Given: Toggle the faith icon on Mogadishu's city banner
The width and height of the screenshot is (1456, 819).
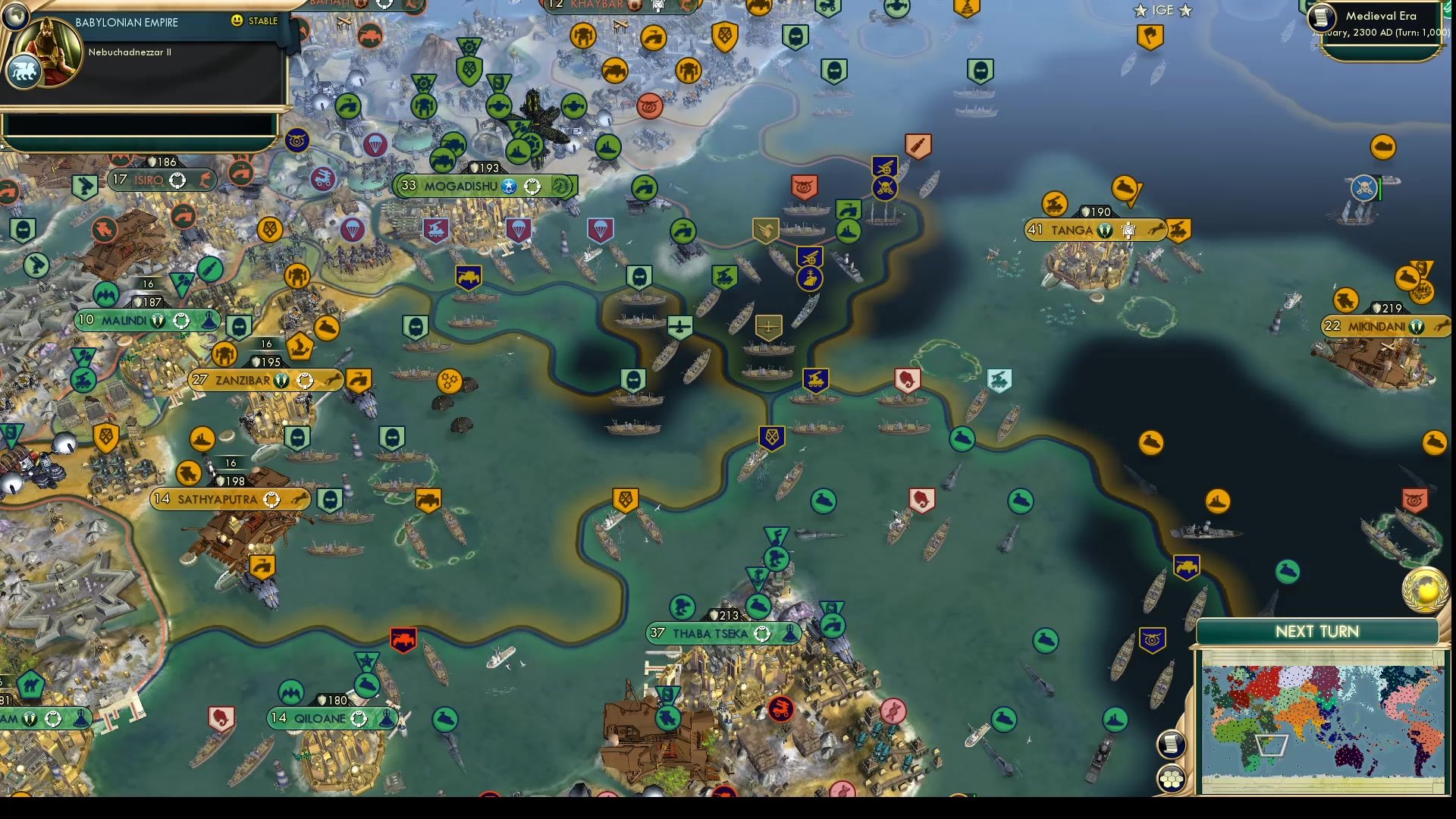Looking at the screenshot, I should pyautogui.click(x=509, y=186).
